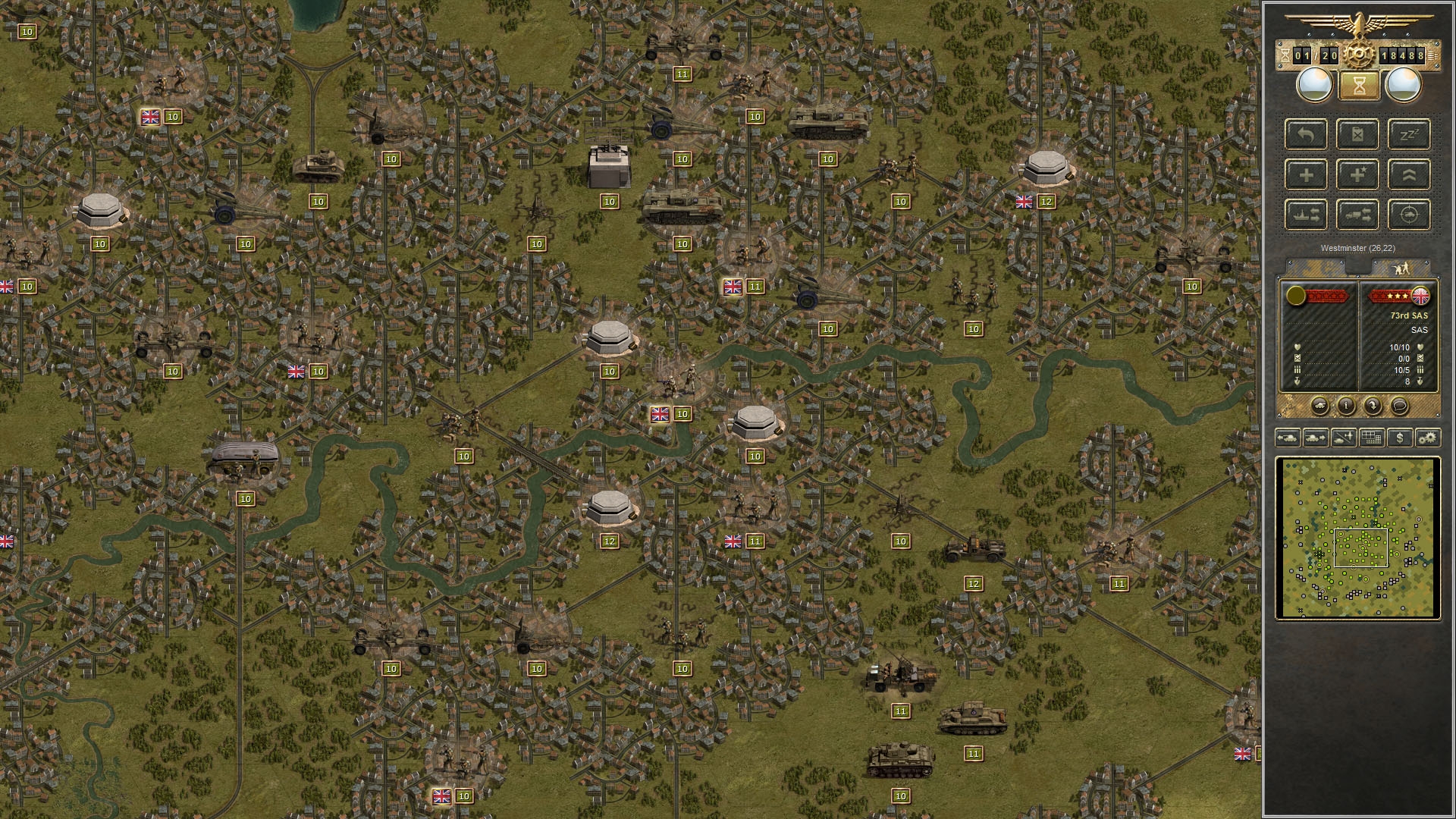This screenshot has width=1456, height=819.
Task: Apply replacements using the plus icon
Action: click(x=1307, y=174)
